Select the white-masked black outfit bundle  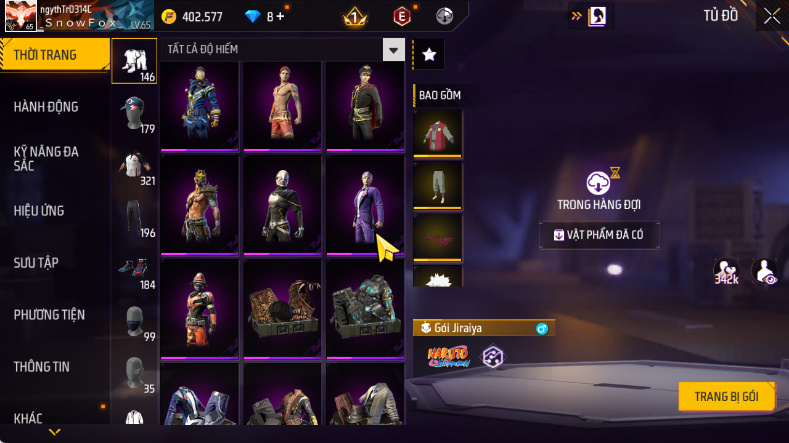click(x=281, y=204)
